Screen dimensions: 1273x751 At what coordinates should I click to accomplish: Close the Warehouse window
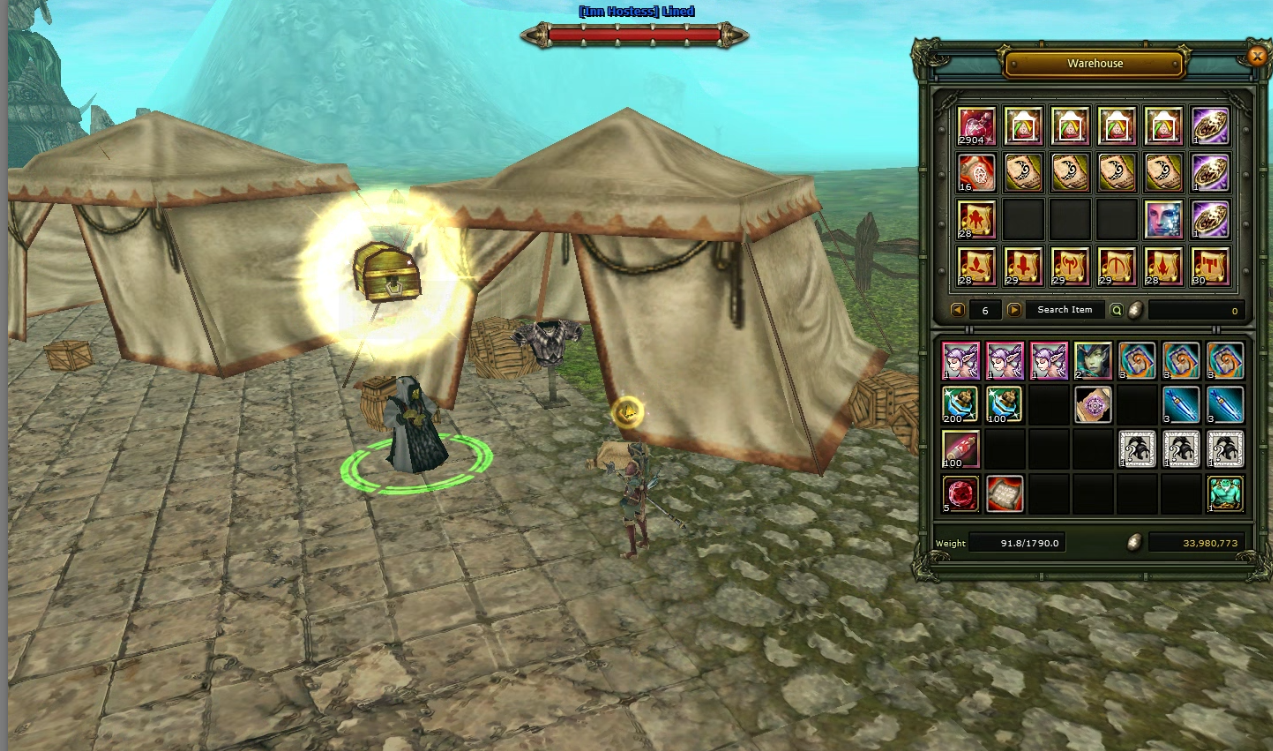(1257, 57)
